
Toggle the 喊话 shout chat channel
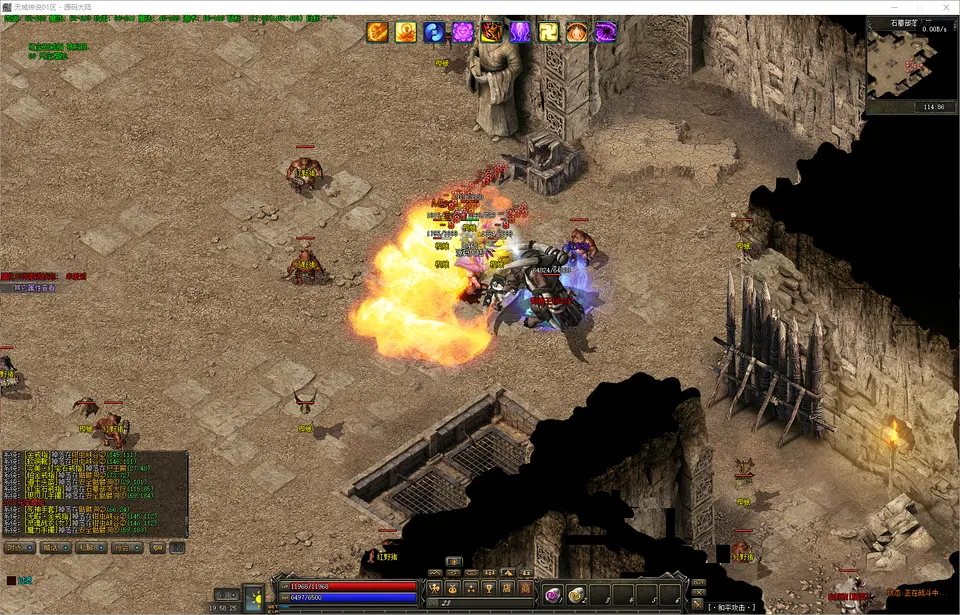[x=53, y=548]
